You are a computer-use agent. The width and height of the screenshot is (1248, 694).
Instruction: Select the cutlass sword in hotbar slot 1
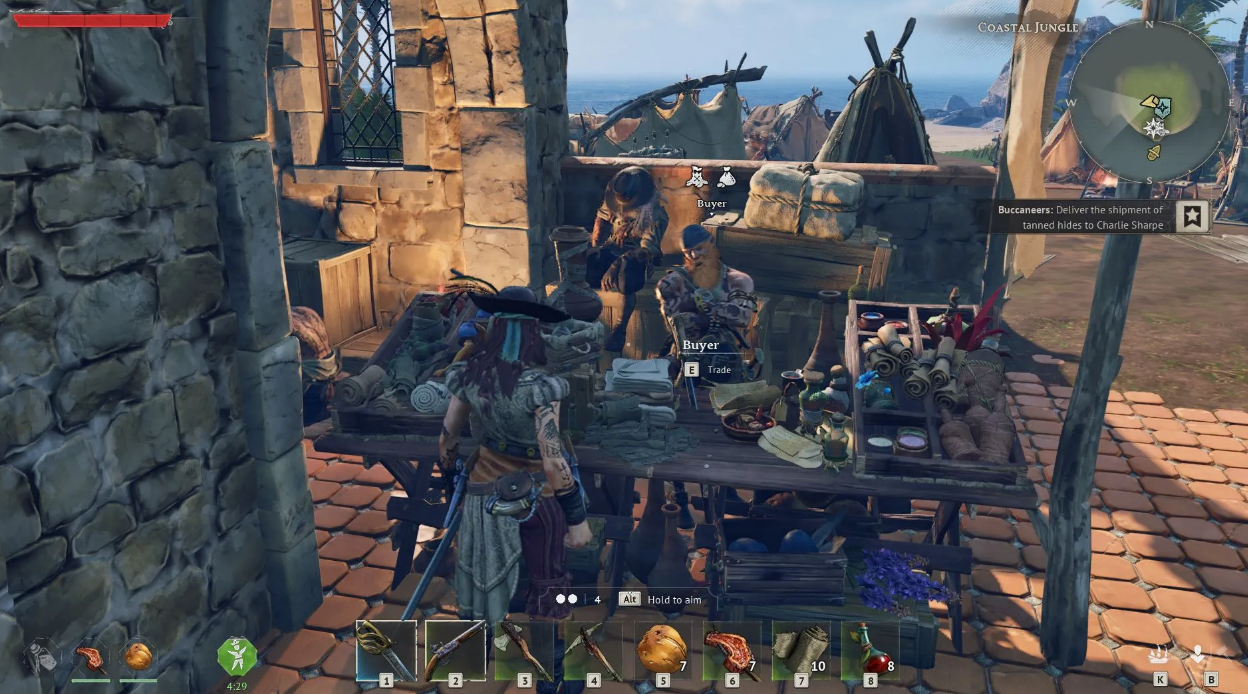point(386,648)
